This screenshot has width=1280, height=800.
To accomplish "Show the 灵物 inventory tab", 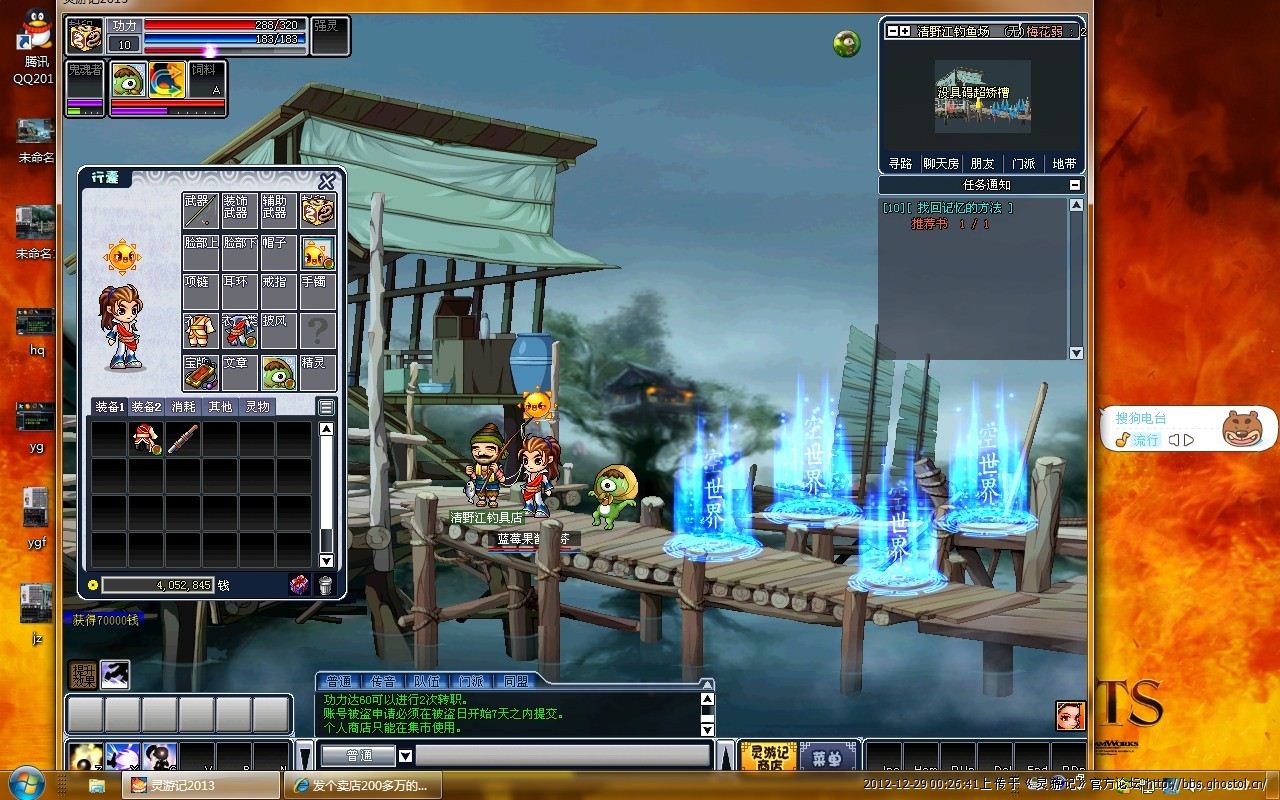I will point(257,407).
